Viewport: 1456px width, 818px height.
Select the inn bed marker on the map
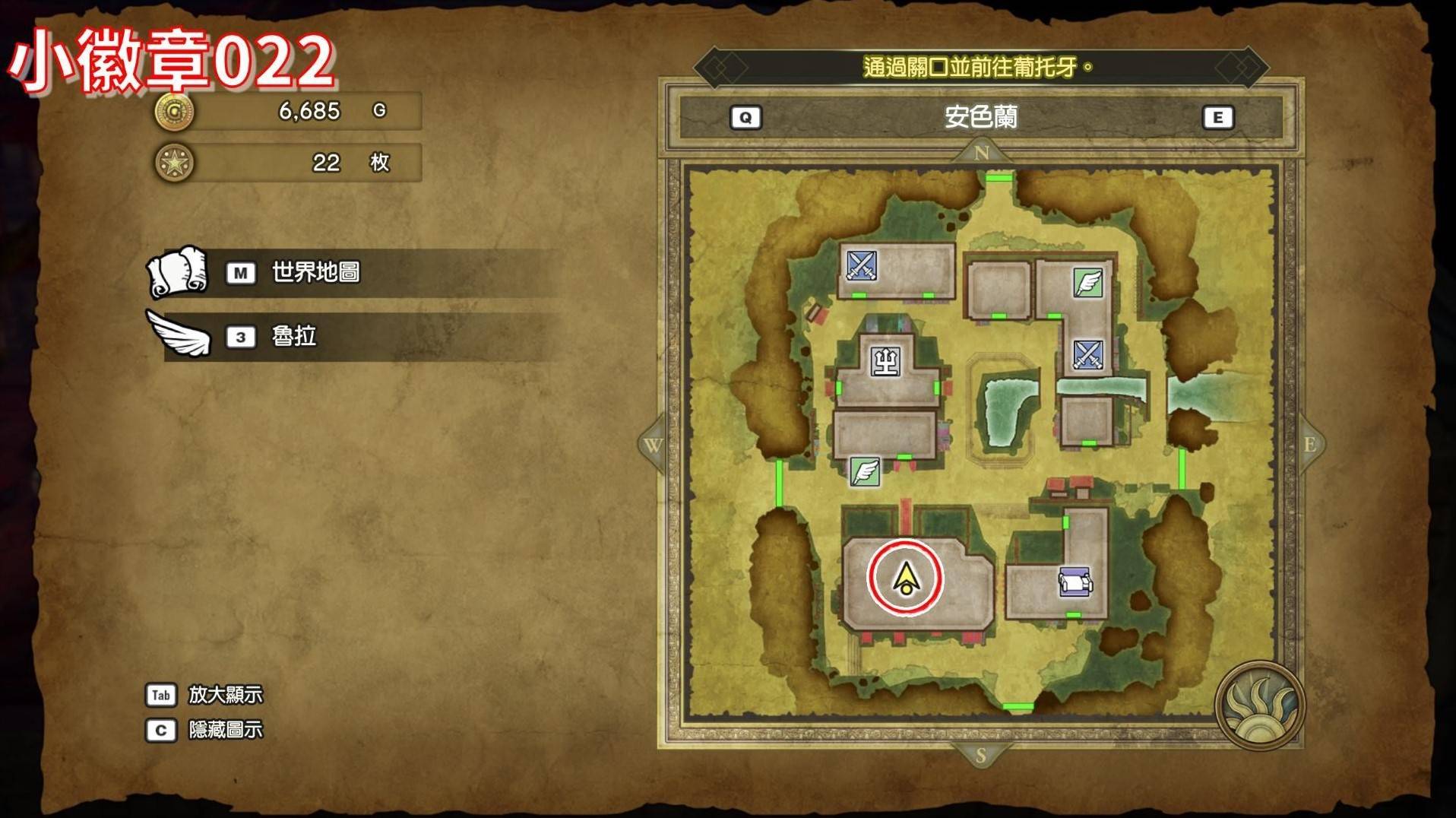[1075, 582]
